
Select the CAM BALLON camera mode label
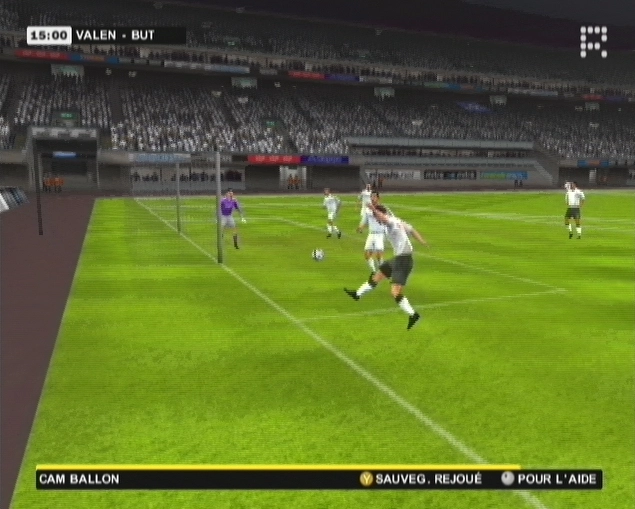[x=80, y=479]
